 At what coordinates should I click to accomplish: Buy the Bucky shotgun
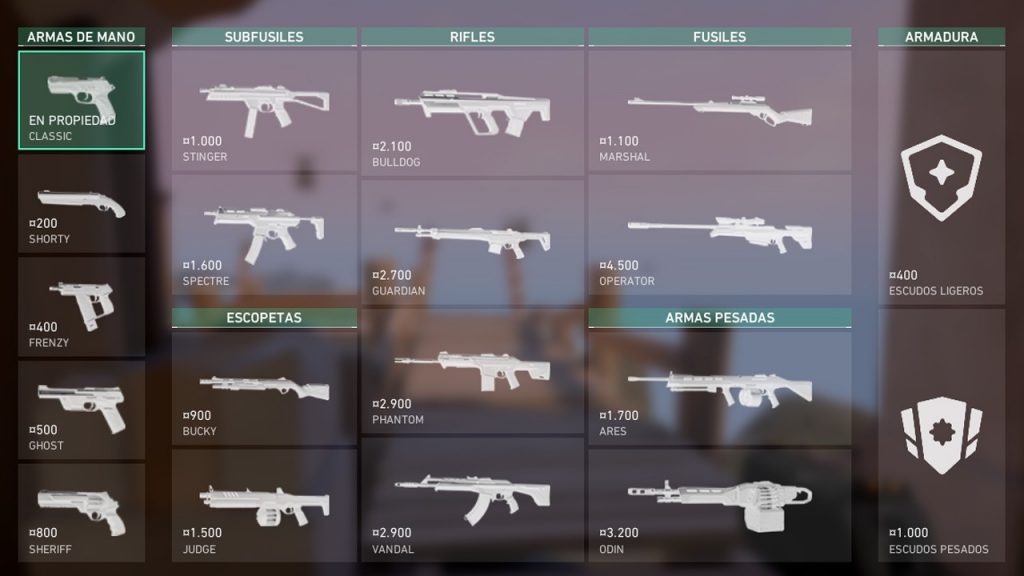[264, 388]
